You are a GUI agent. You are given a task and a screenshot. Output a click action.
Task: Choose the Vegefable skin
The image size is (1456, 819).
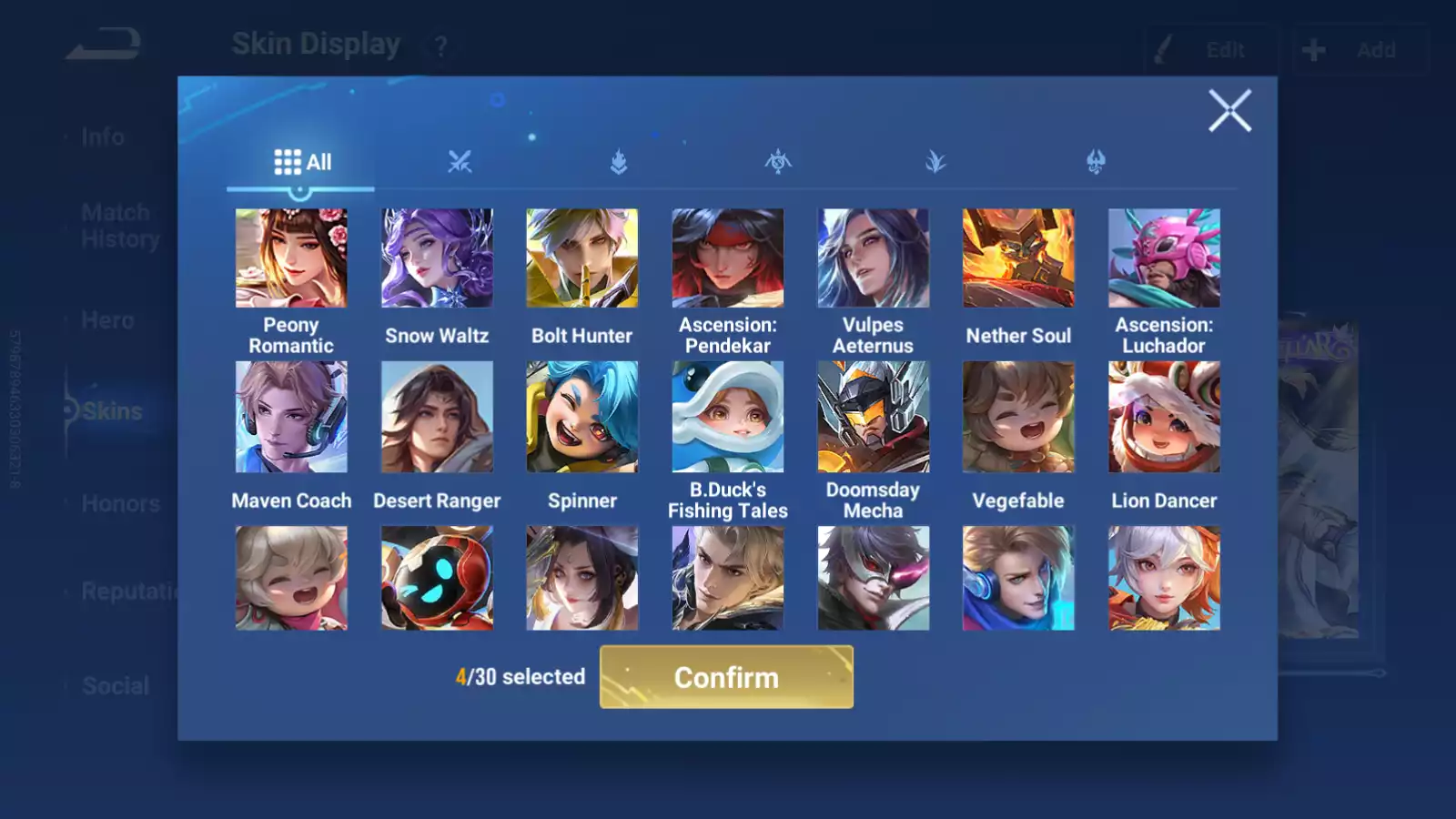point(1018,417)
